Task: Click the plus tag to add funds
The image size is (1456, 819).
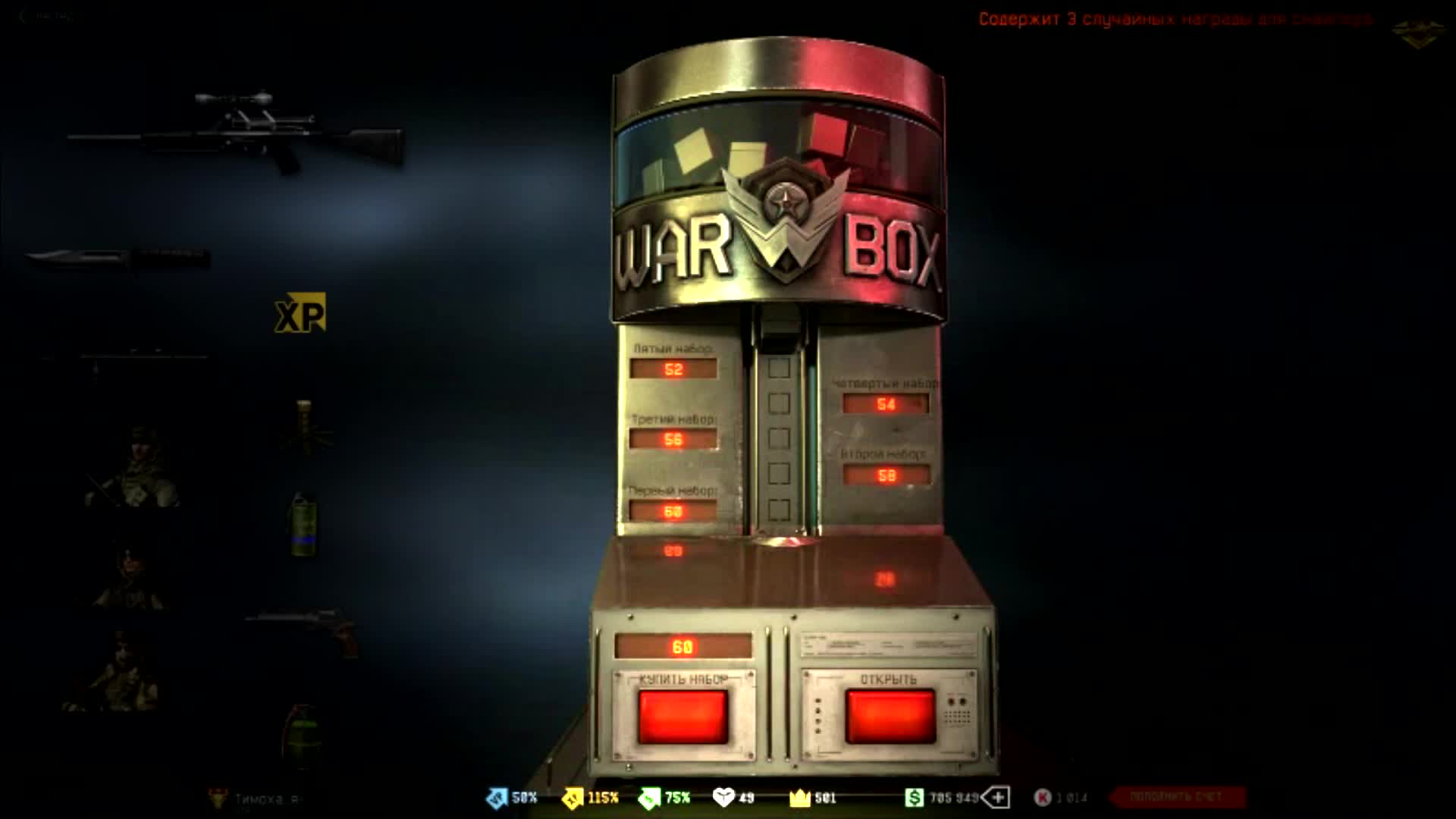Action: point(999,797)
